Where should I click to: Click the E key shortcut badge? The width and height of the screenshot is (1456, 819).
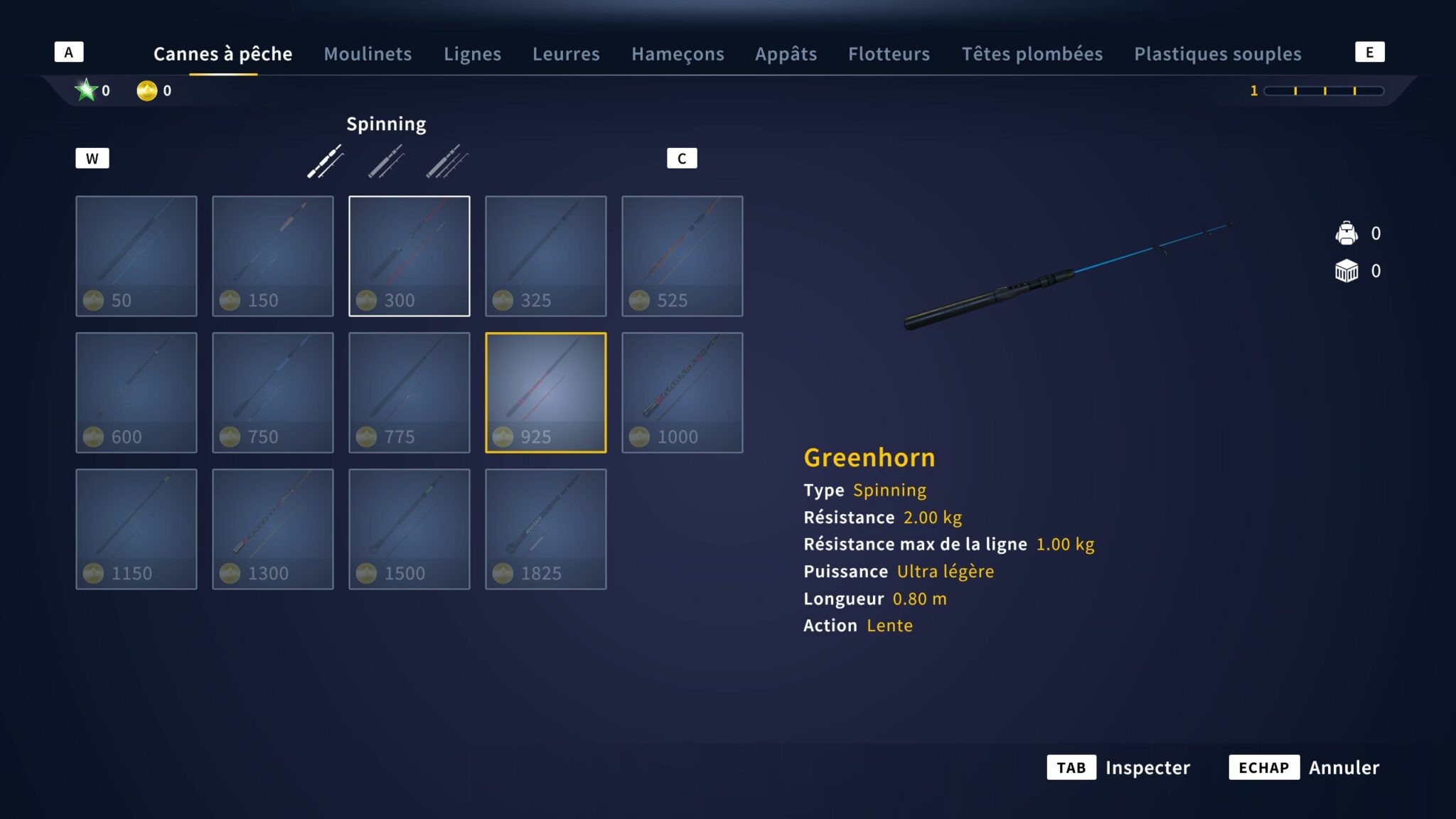click(x=1371, y=50)
